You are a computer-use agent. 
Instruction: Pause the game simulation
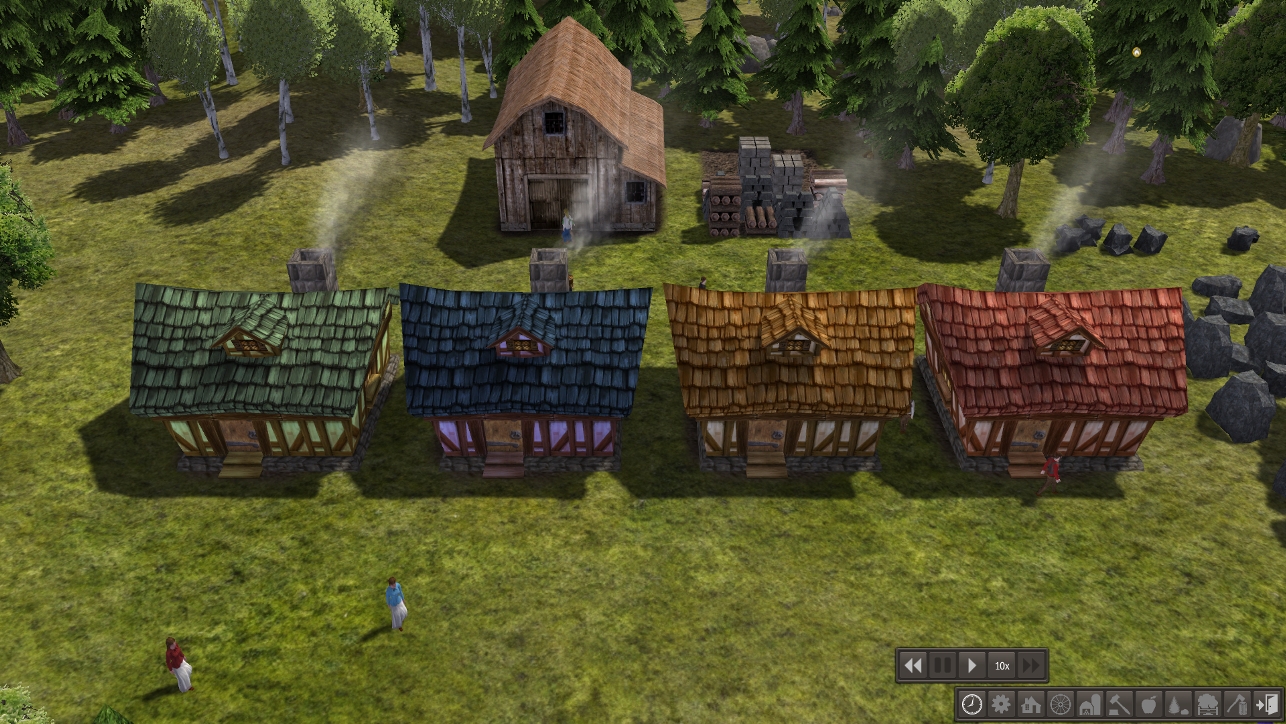tap(942, 665)
